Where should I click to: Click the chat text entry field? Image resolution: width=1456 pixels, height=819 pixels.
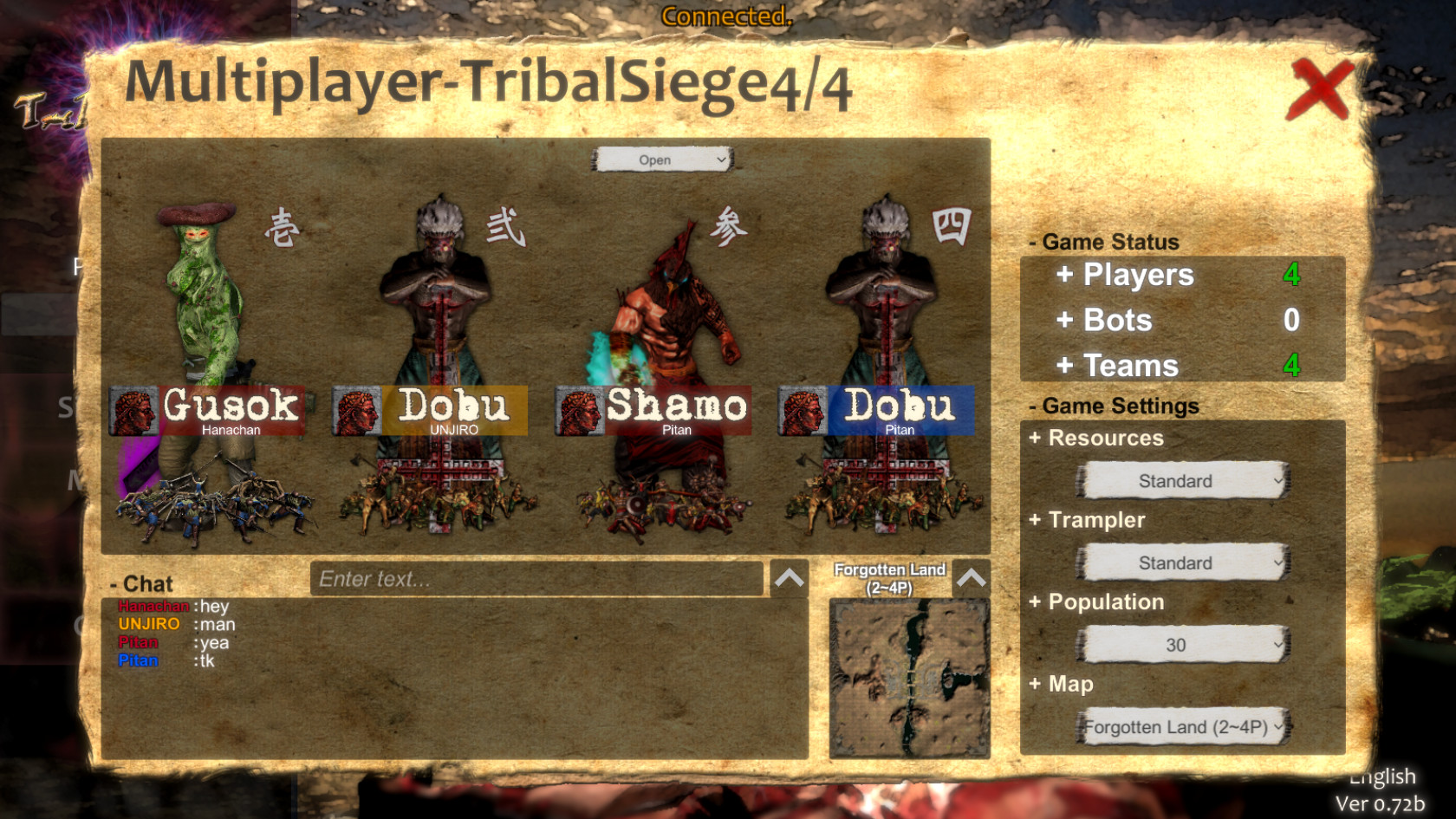[x=536, y=578]
